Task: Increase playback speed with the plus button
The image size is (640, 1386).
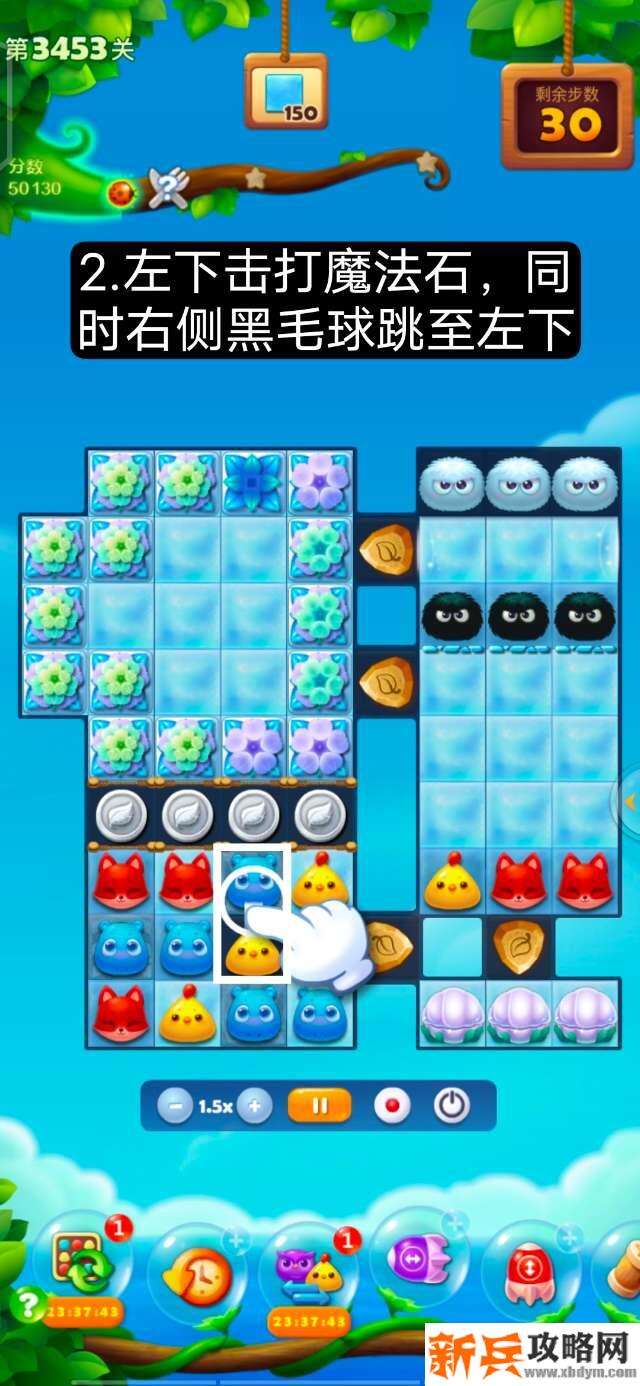Action: click(x=254, y=1106)
